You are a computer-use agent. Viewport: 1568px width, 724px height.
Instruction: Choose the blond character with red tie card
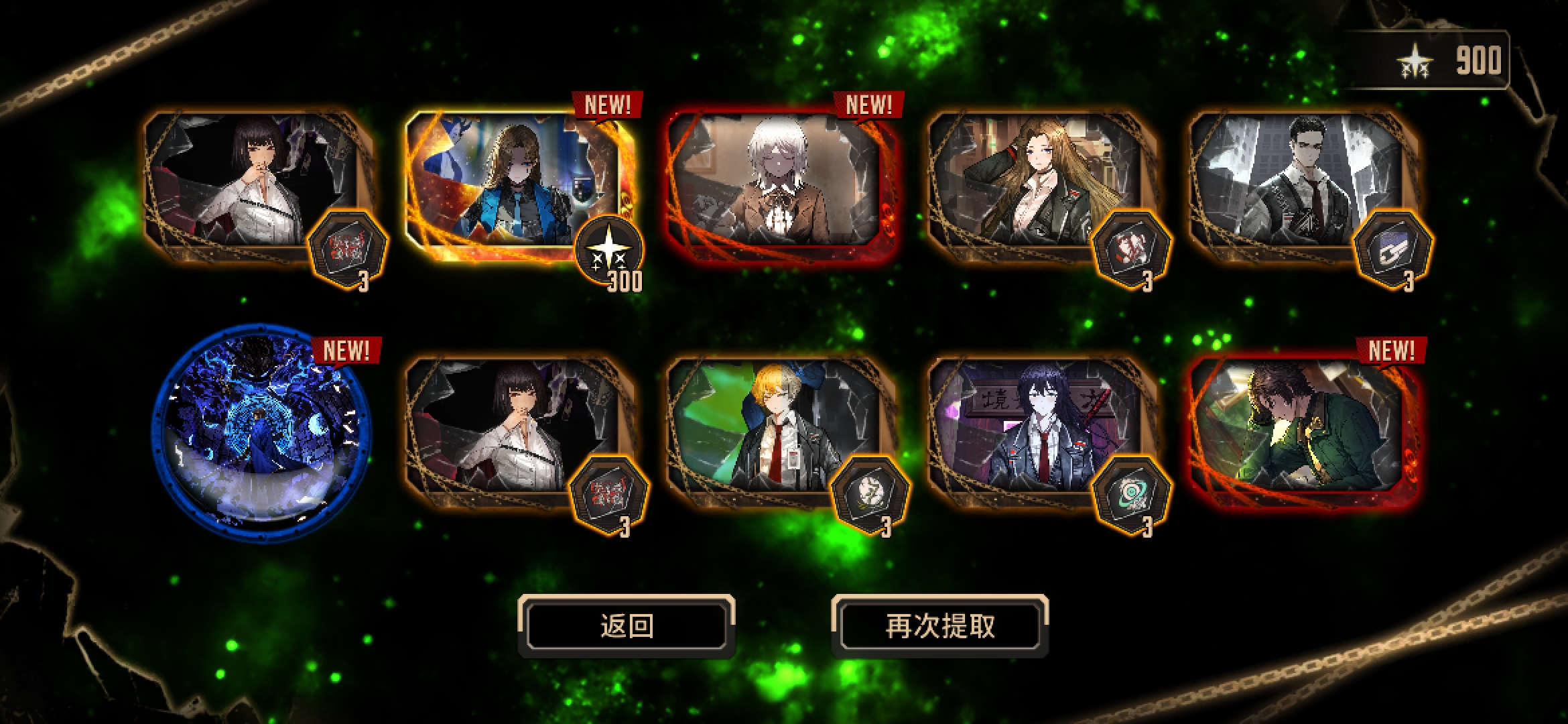pyautogui.click(x=774, y=429)
